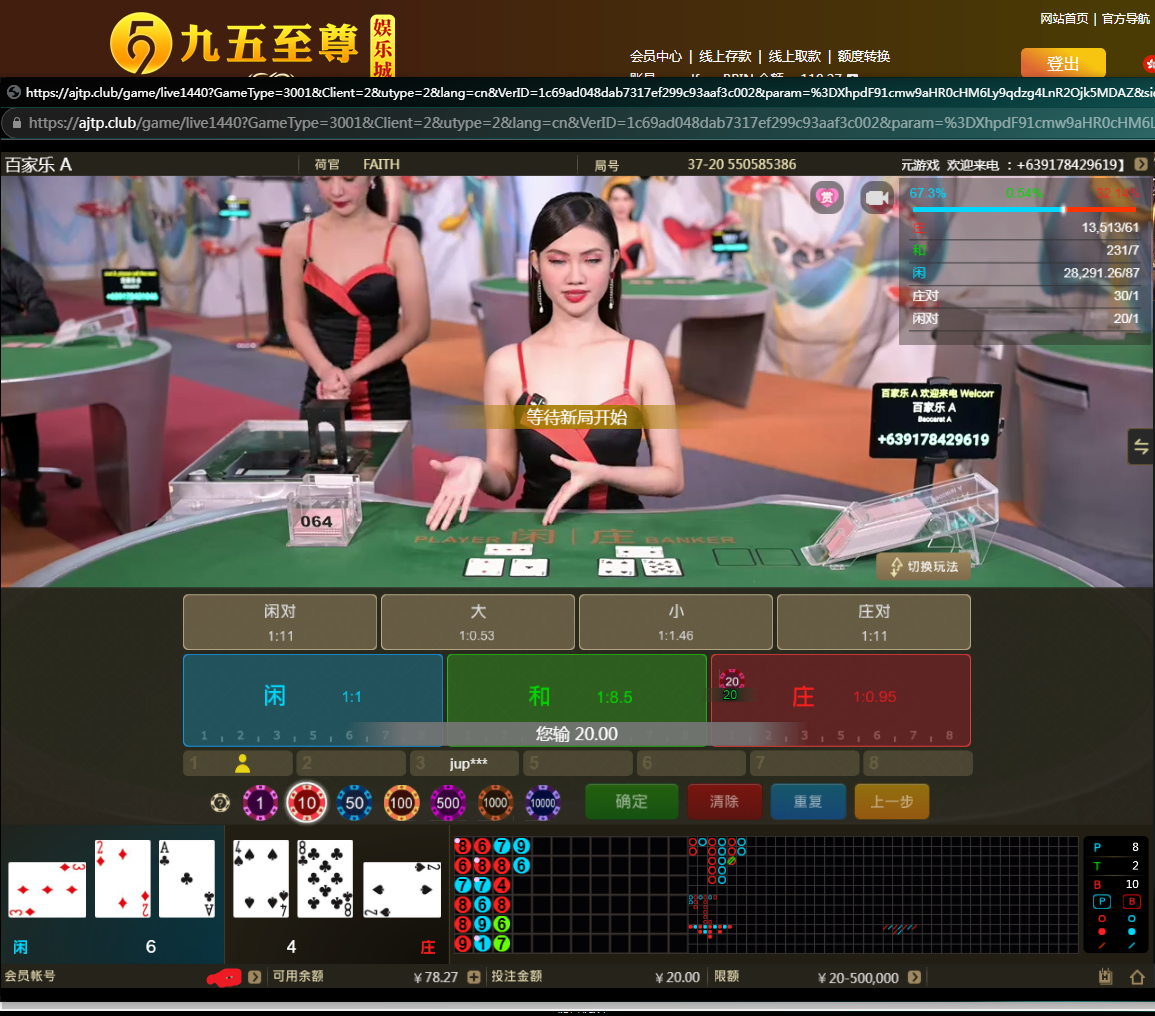
Task: Bet on 大 (Big) at 1:0.53
Action: (x=478, y=622)
